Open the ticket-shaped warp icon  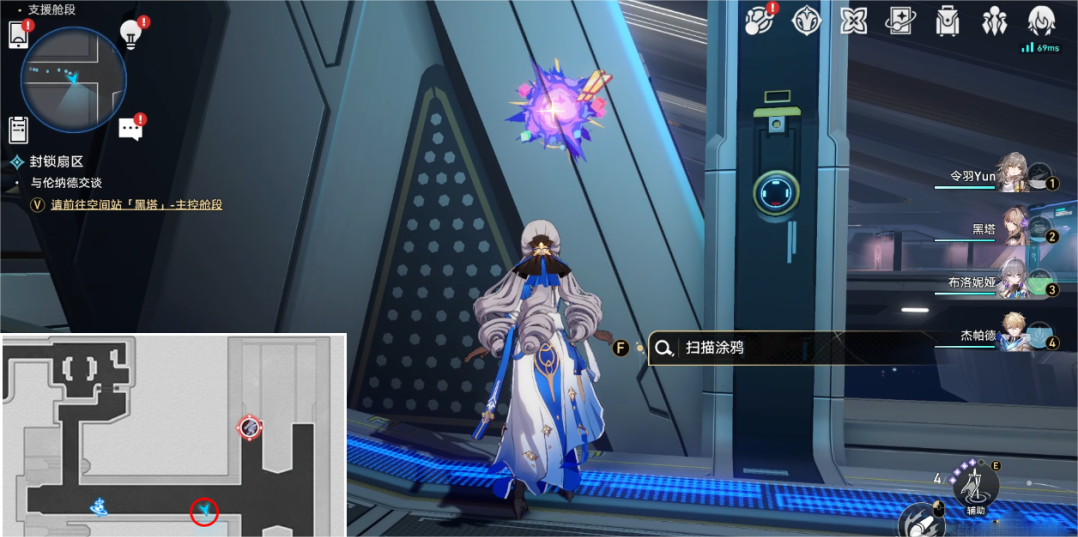[x=900, y=20]
